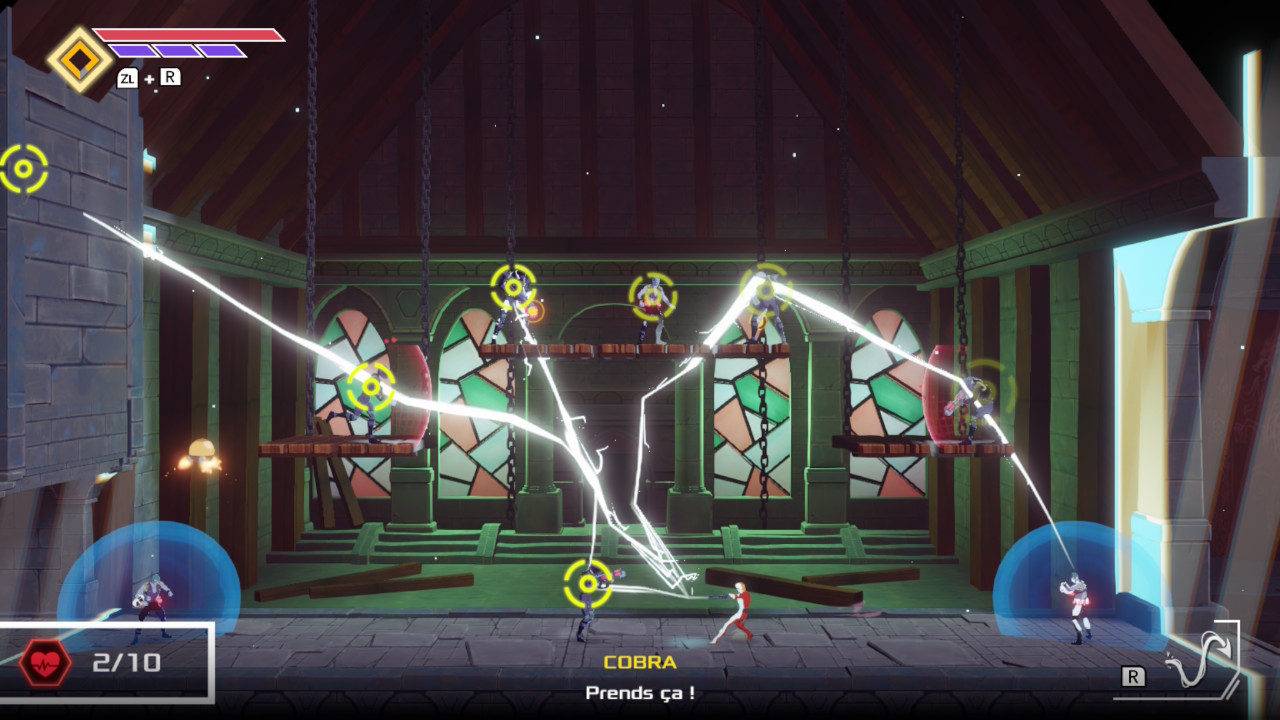Activate the snake-shaped weapon ability icon
The width and height of the screenshot is (1280, 720).
coord(1199,664)
